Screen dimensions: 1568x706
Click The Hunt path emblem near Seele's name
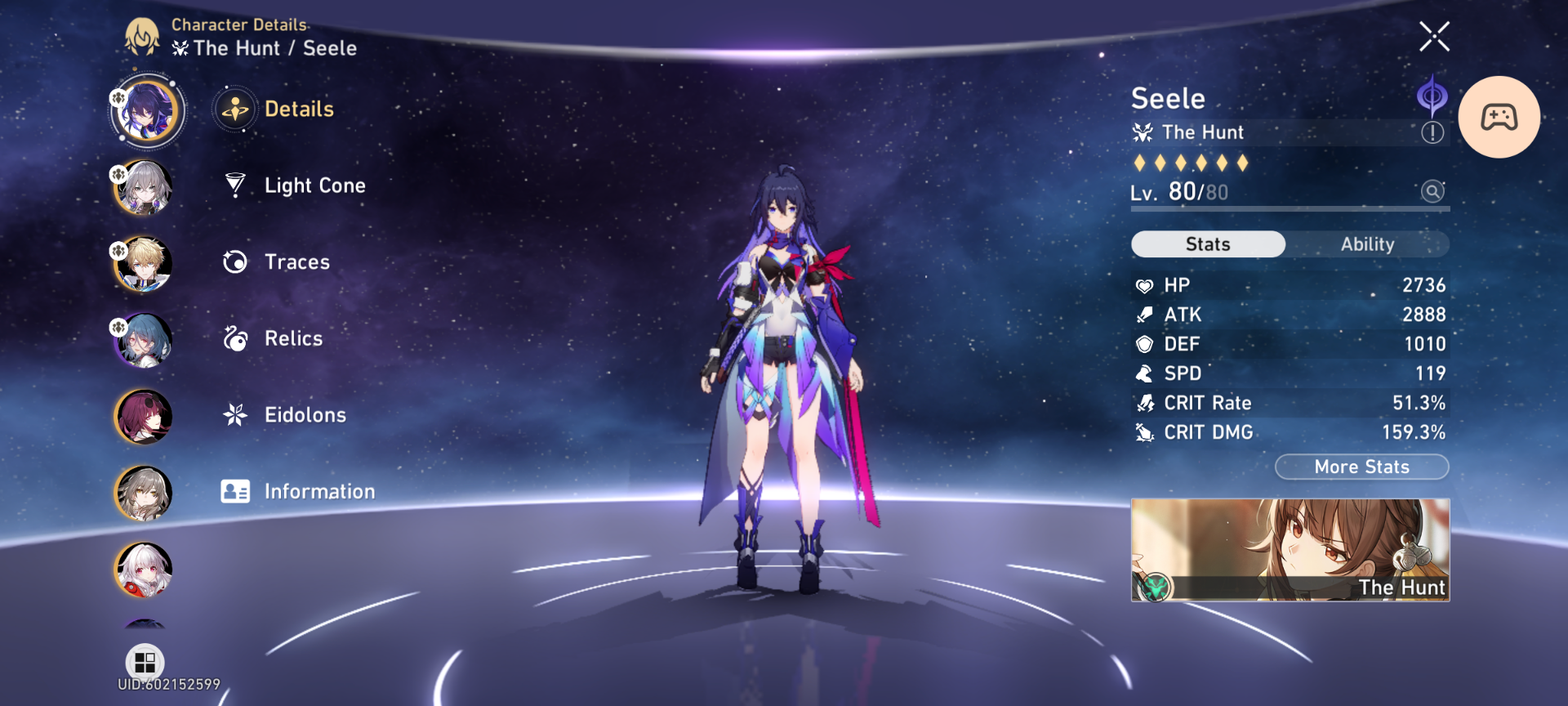pos(1143,132)
